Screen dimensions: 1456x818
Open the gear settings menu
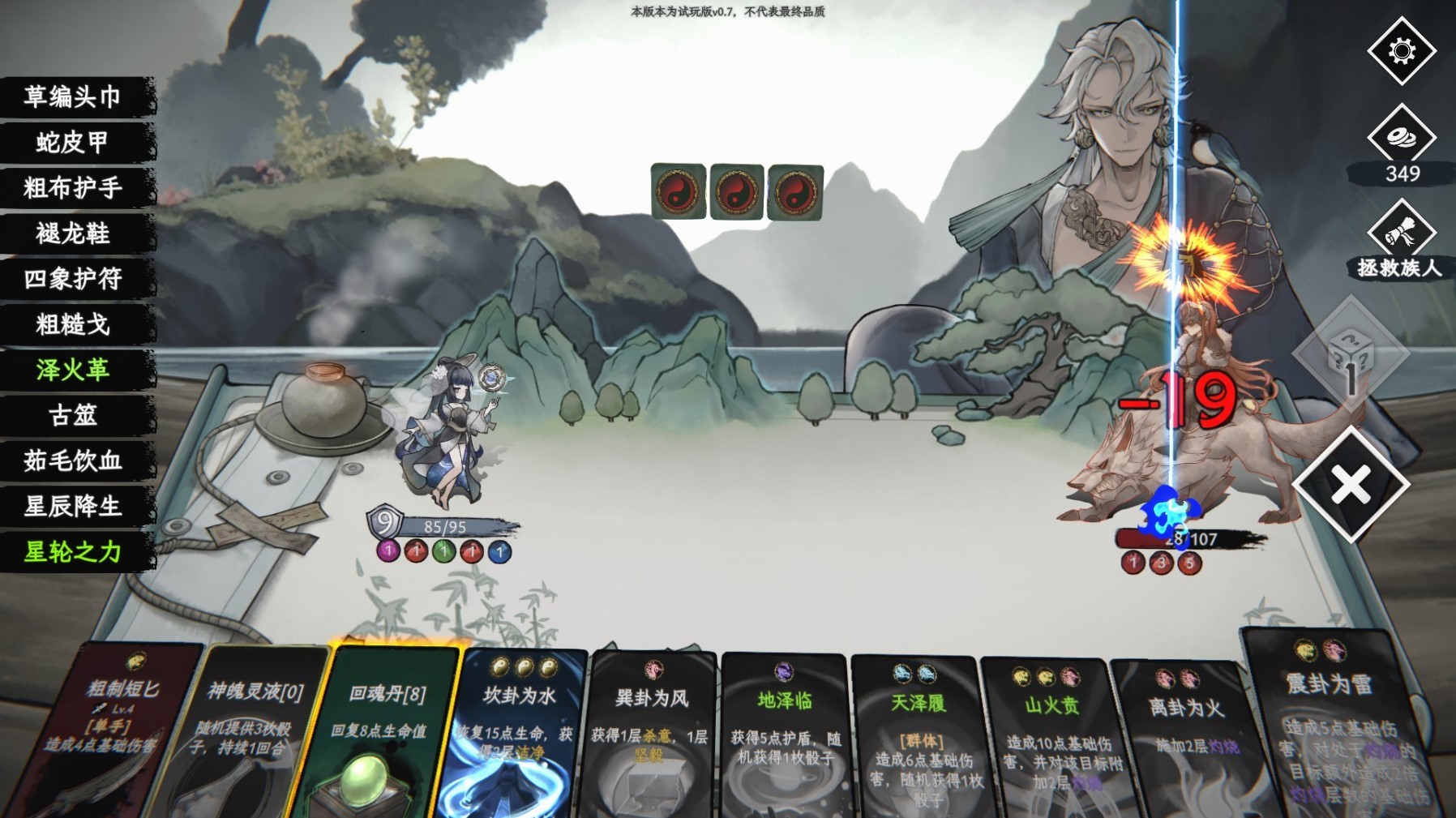(x=1402, y=51)
